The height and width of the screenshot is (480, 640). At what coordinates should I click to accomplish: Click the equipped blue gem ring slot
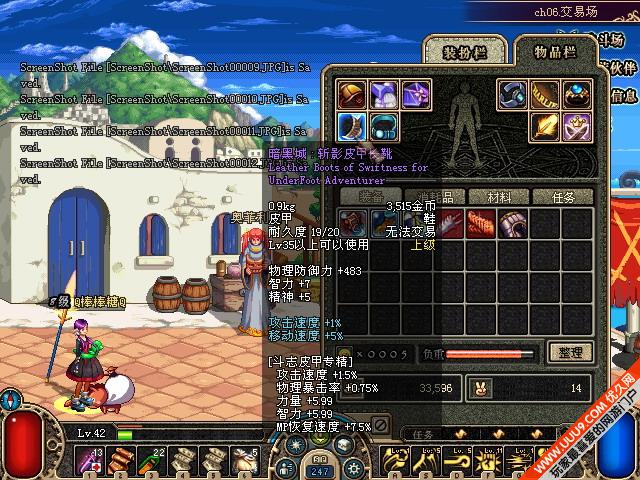[577, 95]
